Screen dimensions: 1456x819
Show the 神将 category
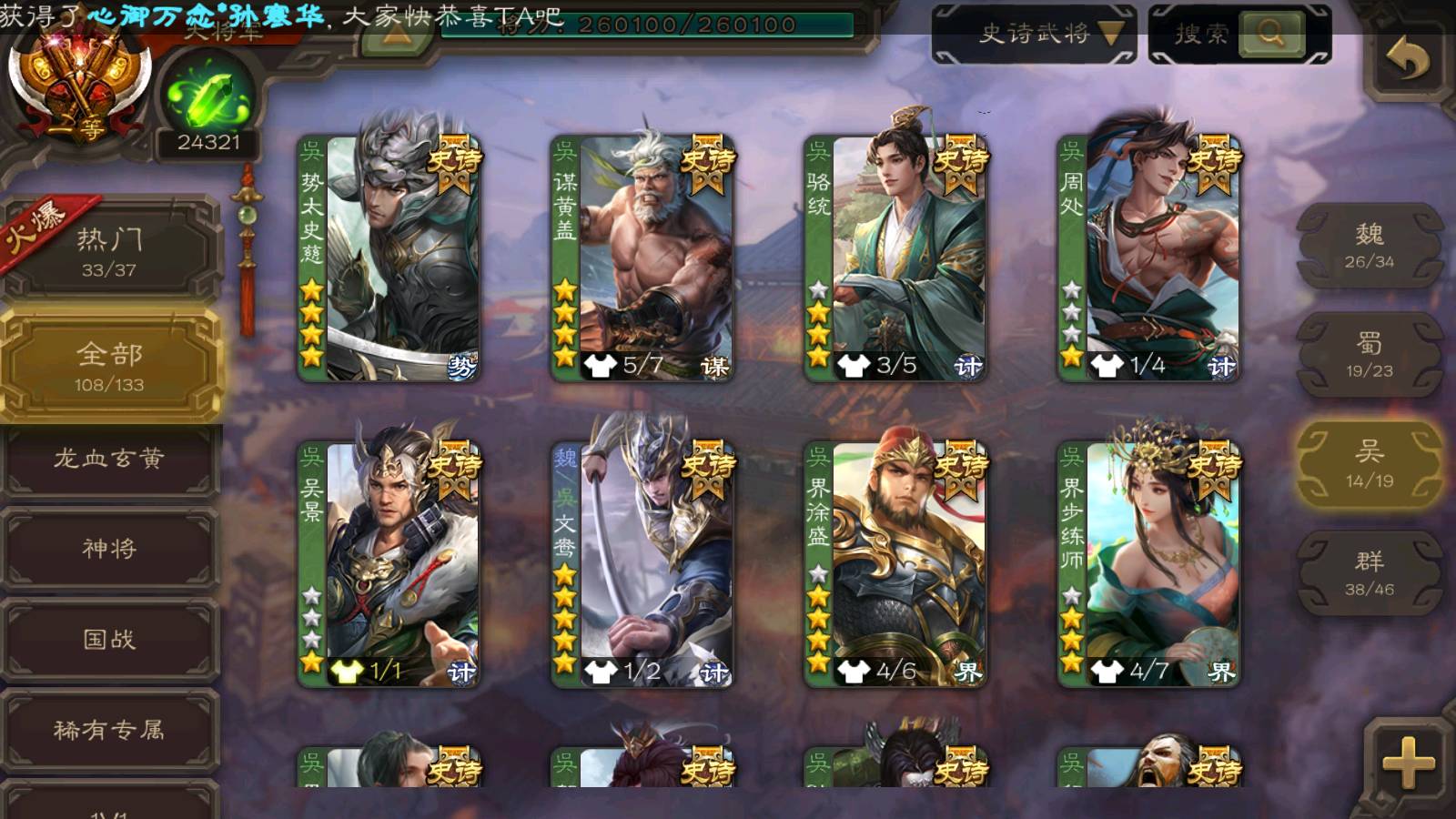tap(109, 549)
